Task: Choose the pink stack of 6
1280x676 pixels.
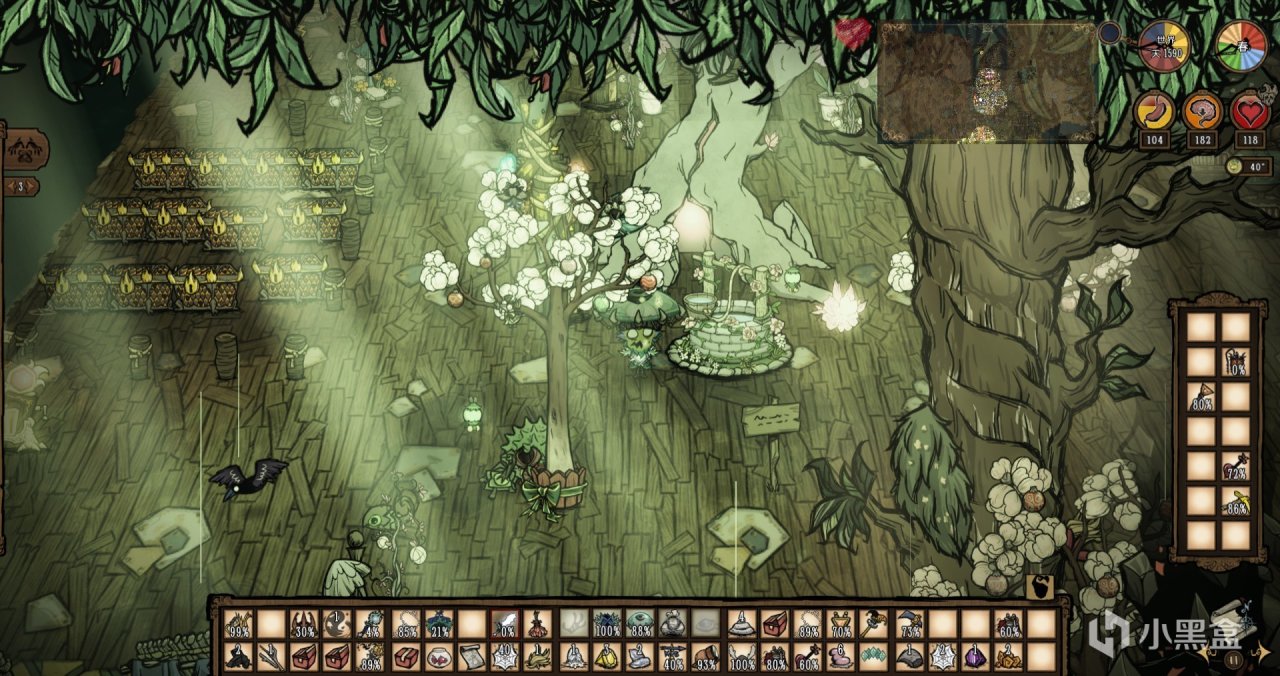Action: 841,656
